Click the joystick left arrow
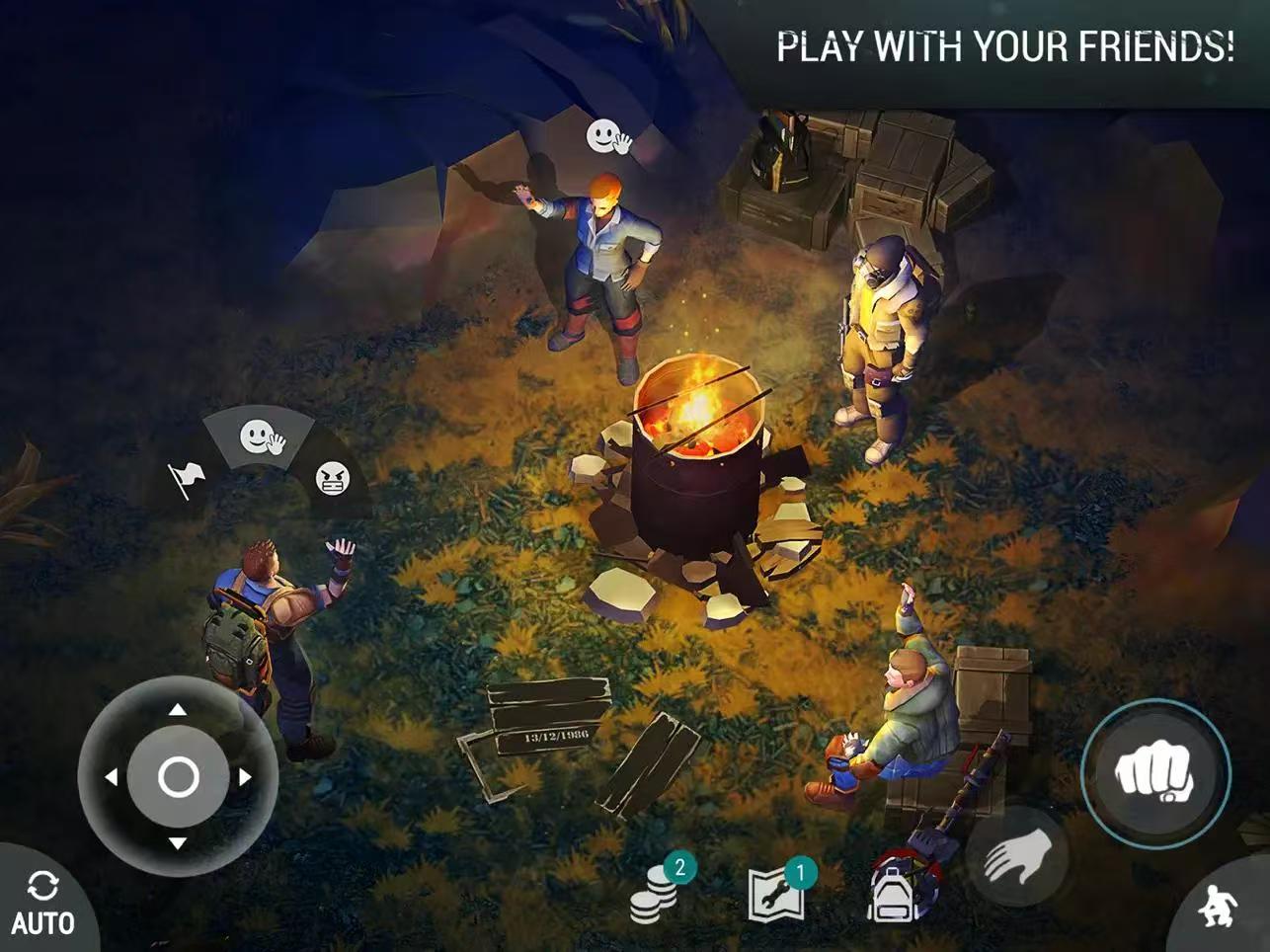 [x=111, y=777]
